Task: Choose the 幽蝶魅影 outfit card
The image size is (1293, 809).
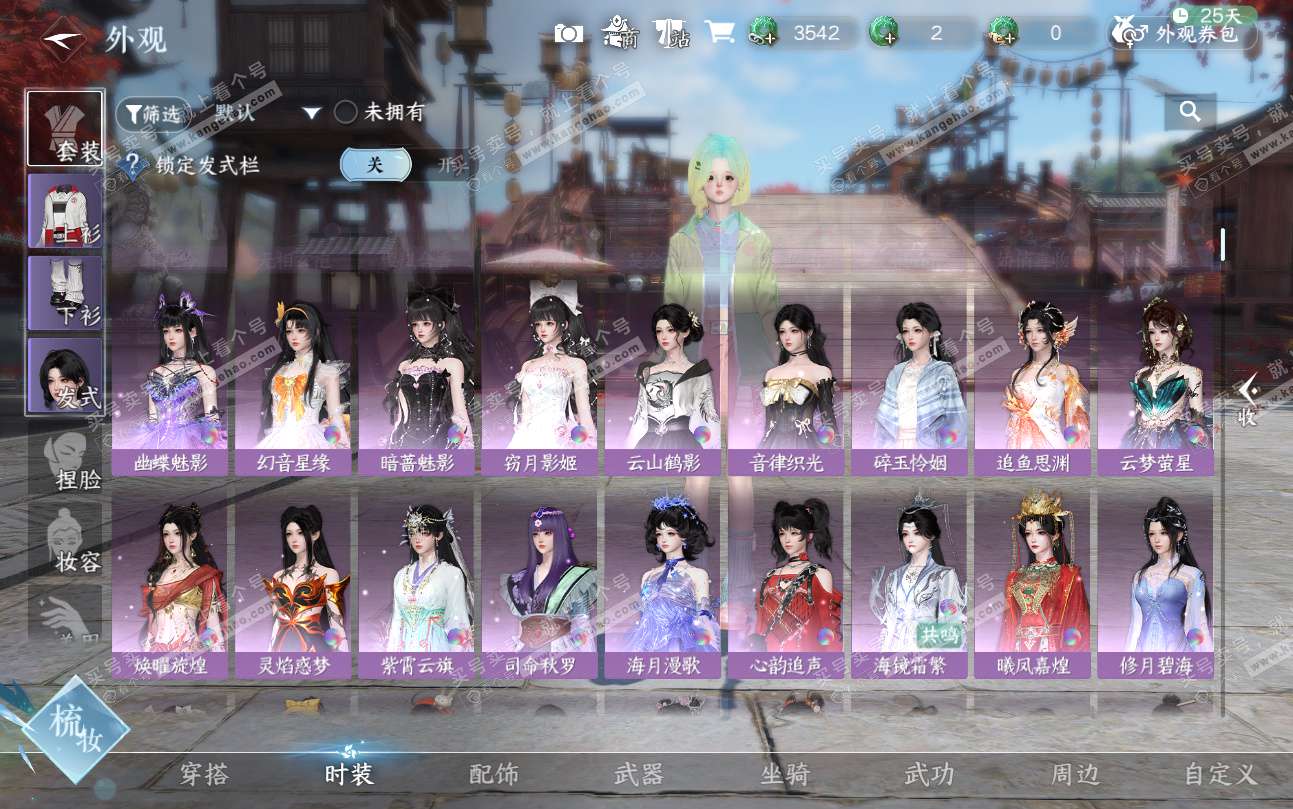Action: [170, 380]
